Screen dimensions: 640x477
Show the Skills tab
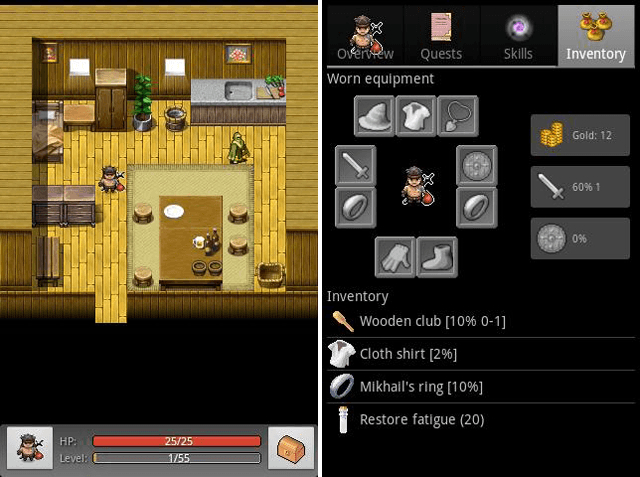(518, 37)
